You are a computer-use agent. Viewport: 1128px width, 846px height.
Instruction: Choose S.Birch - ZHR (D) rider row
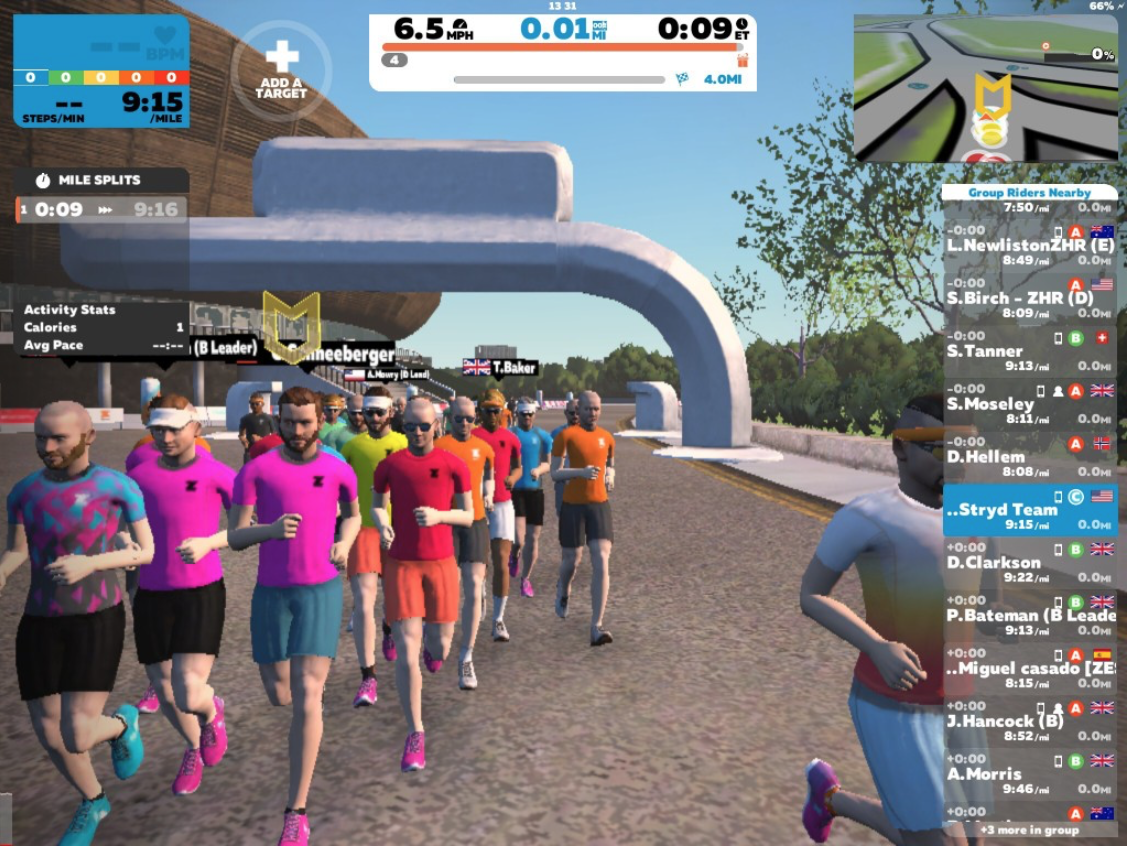[1030, 298]
